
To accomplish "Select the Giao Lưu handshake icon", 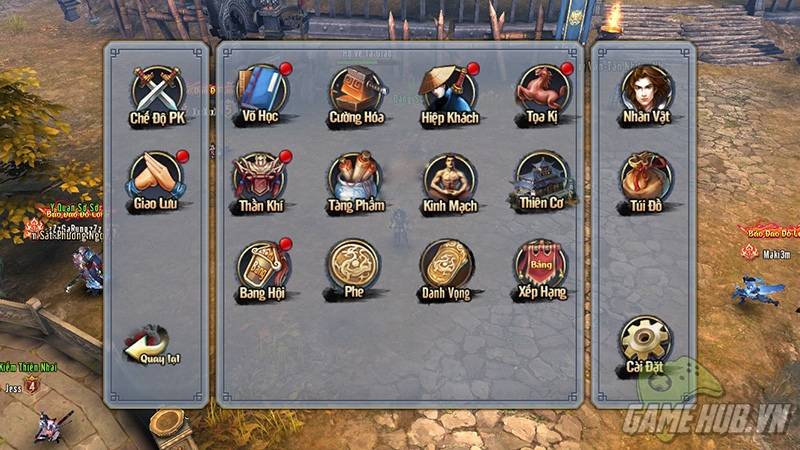I will pos(156,178).
